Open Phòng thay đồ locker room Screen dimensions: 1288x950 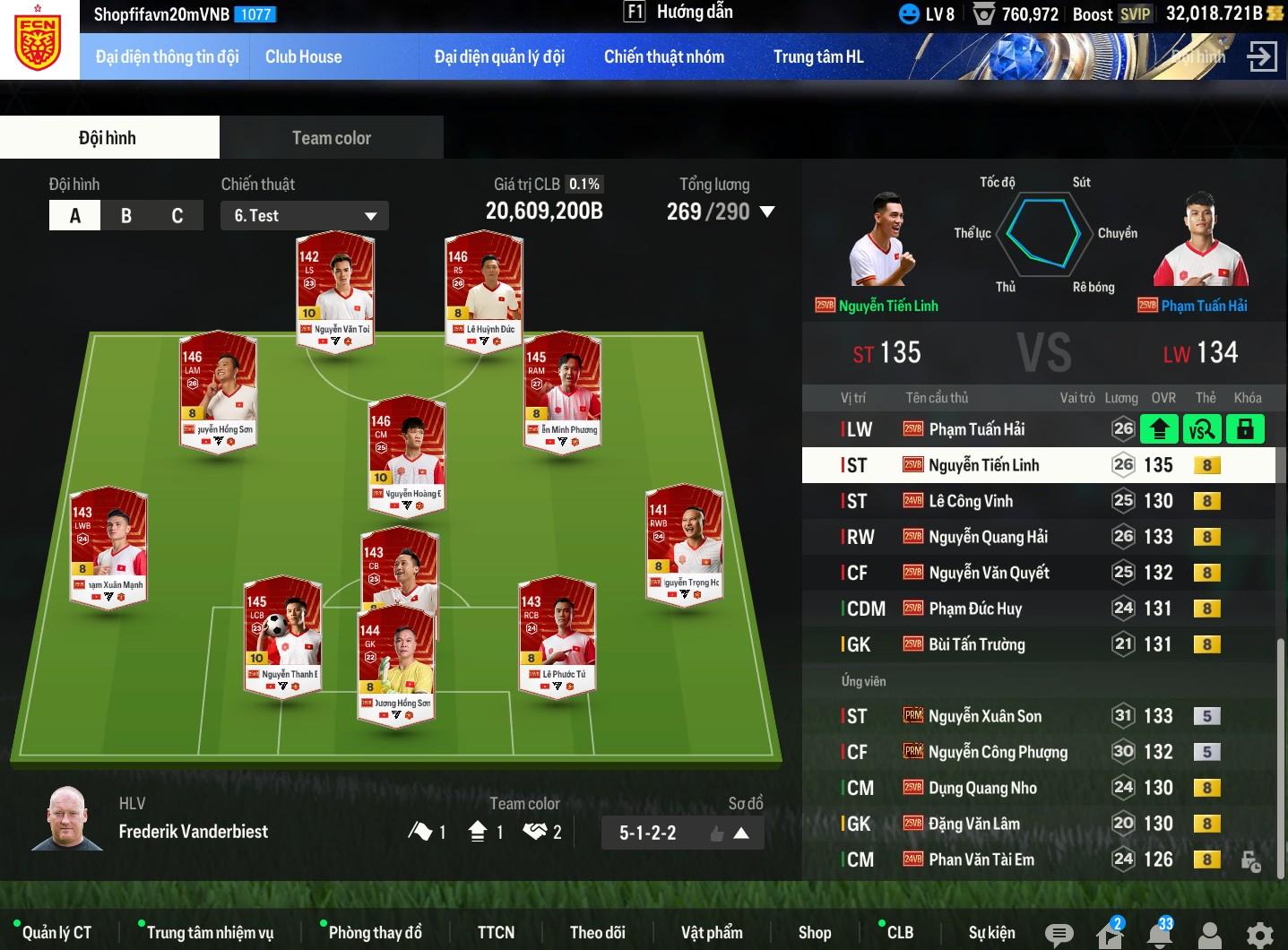[x=375, y=933]
